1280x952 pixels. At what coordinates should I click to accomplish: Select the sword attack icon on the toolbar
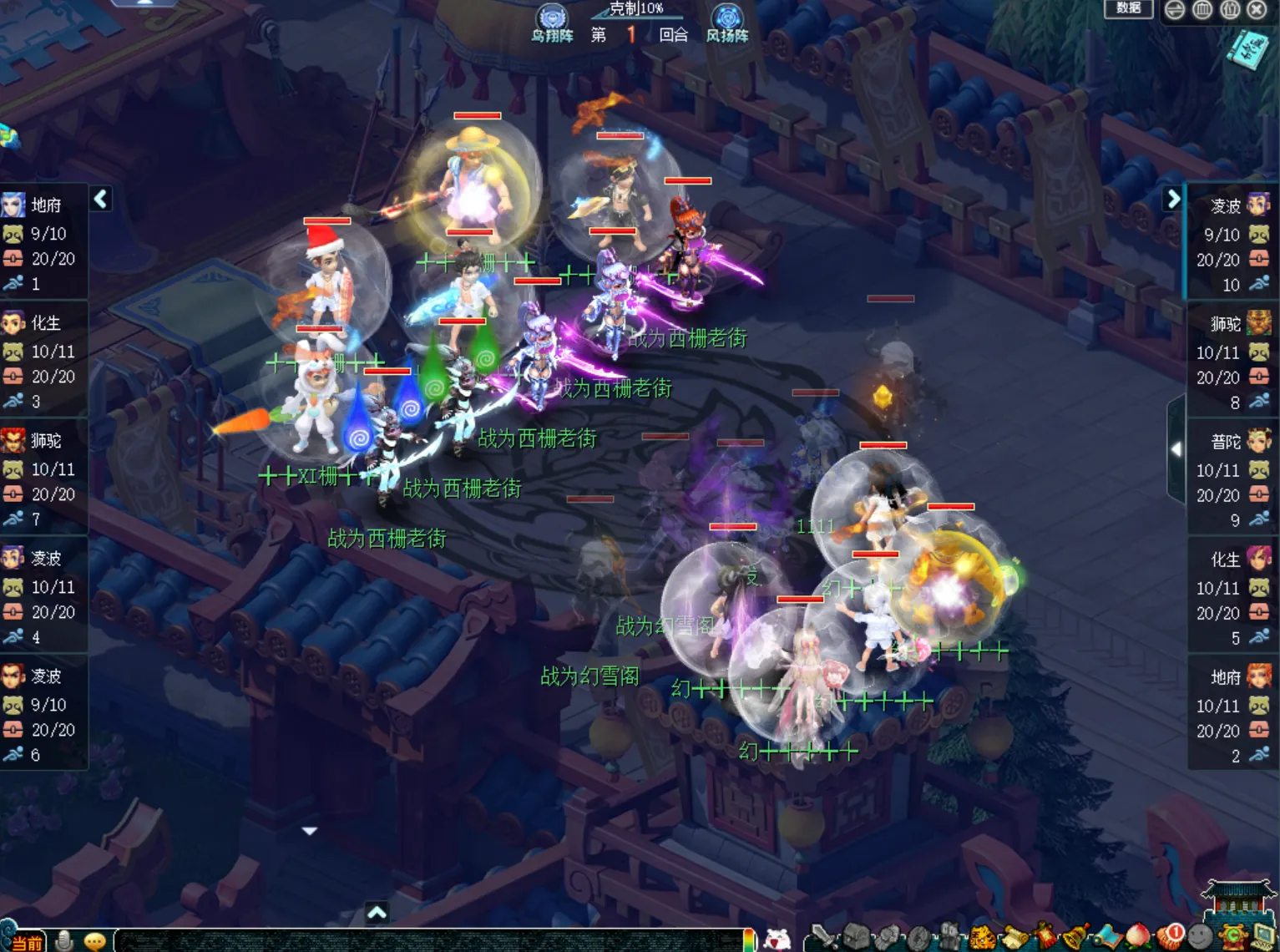824,937
